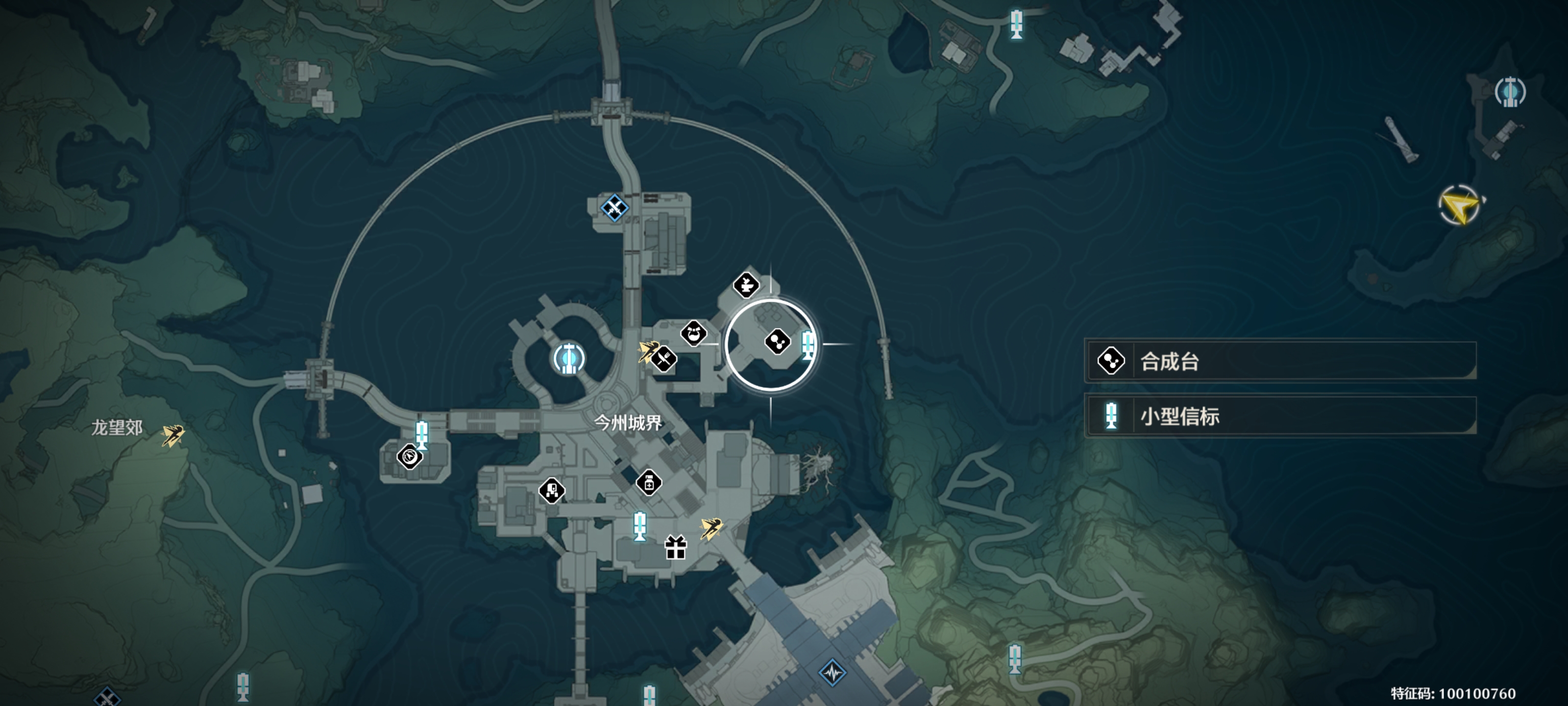Select the Resonance Nexus marker inside 今州城界

tap(568, 358)
